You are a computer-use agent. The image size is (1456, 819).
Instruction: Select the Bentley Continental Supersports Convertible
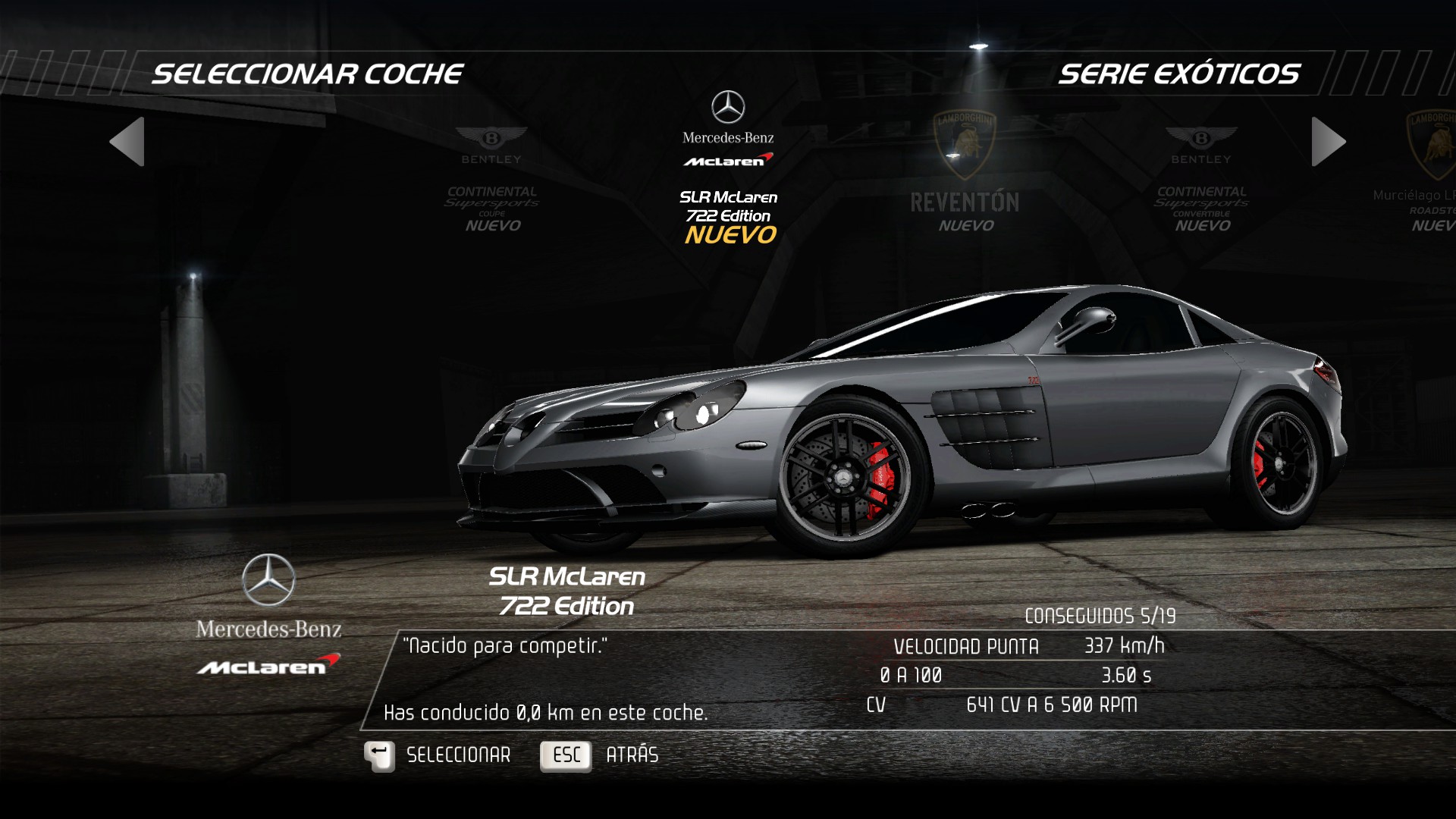pos(1201,182)
